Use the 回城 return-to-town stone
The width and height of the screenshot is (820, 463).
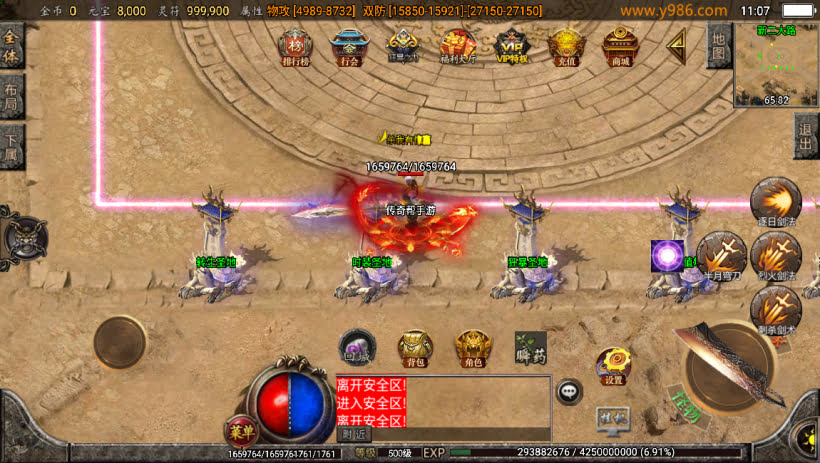357,346
